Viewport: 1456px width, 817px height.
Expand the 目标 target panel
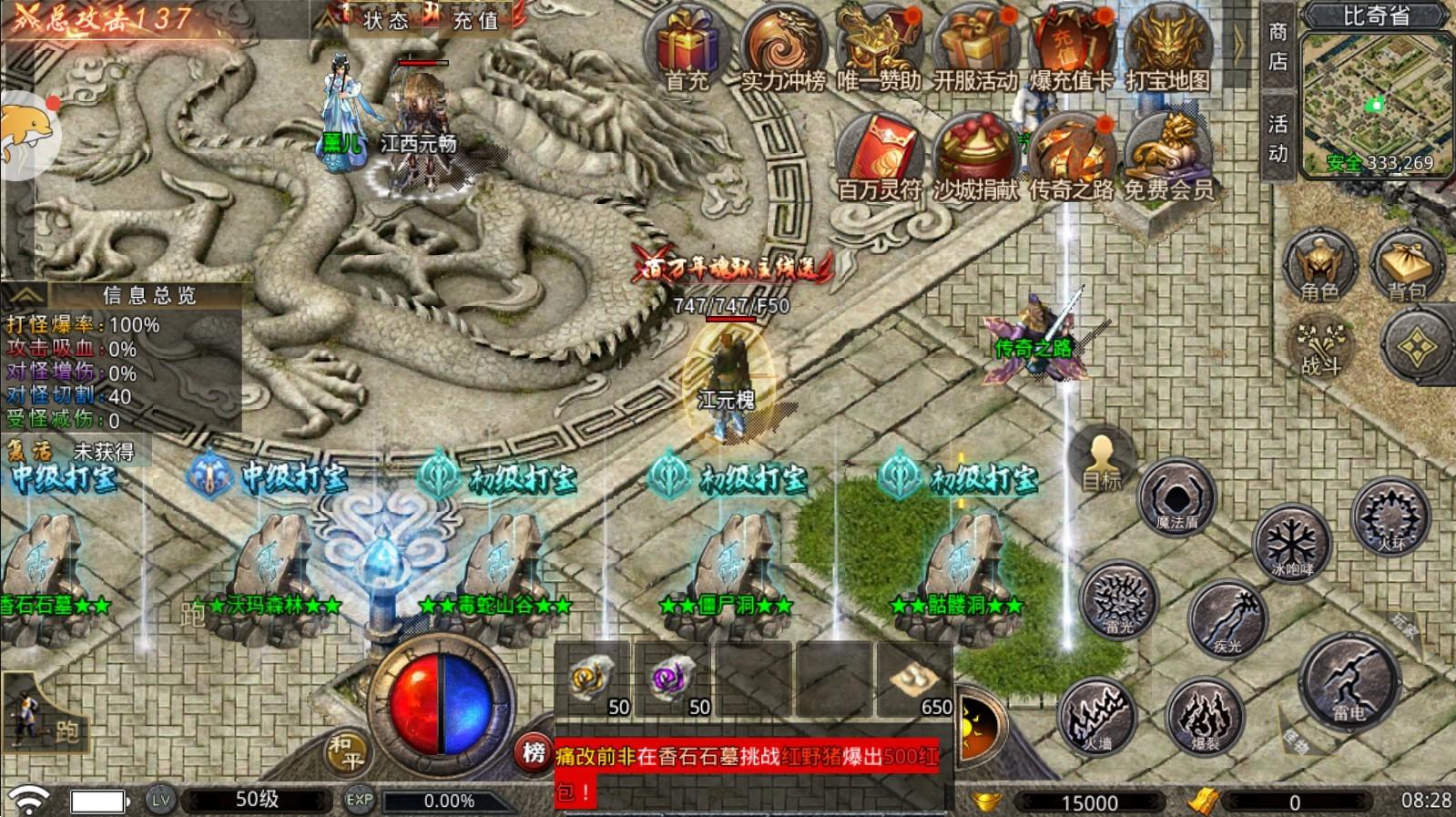pos(1101,458)
